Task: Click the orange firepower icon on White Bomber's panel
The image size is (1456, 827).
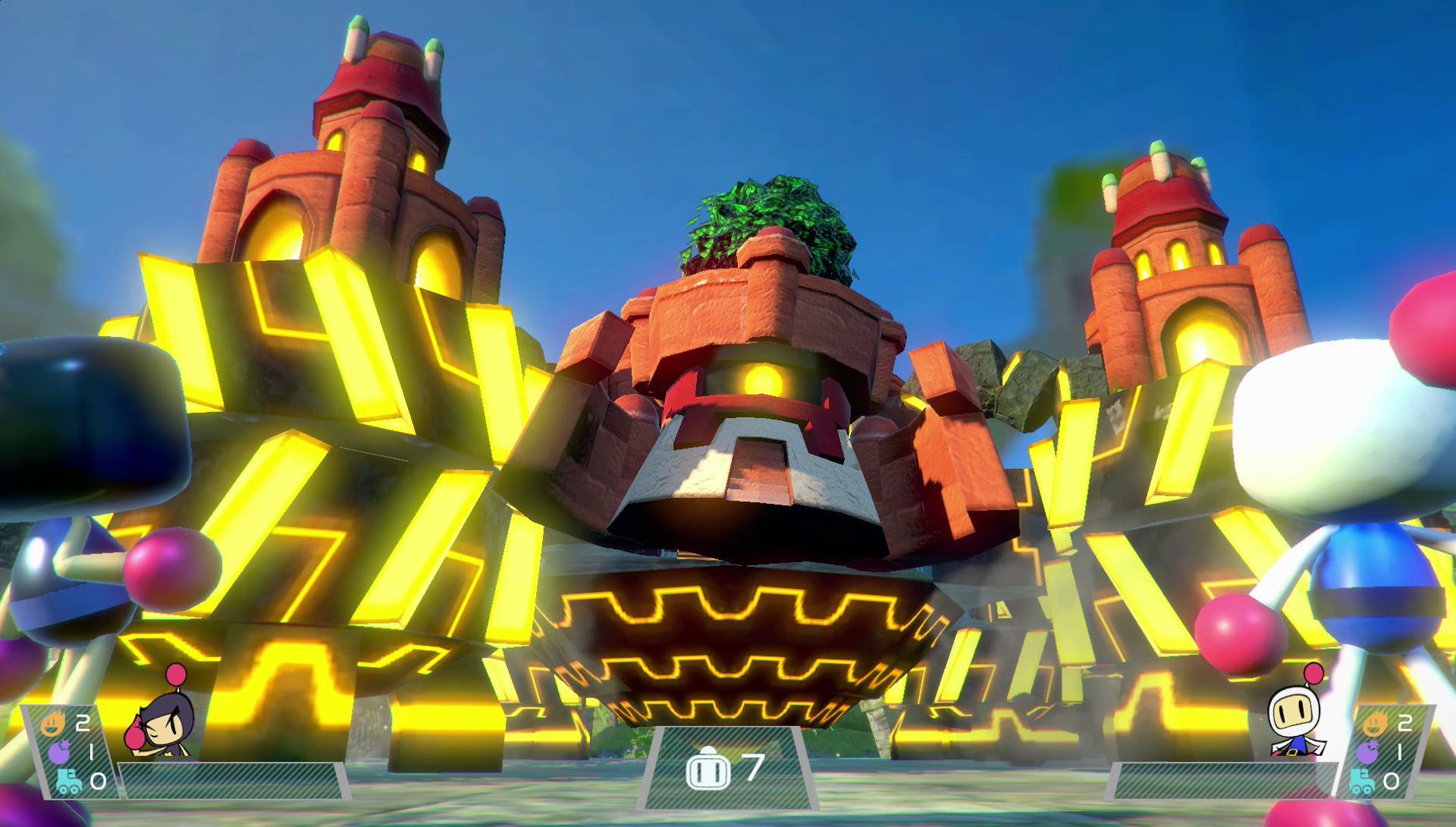Action: (1375, 724)
